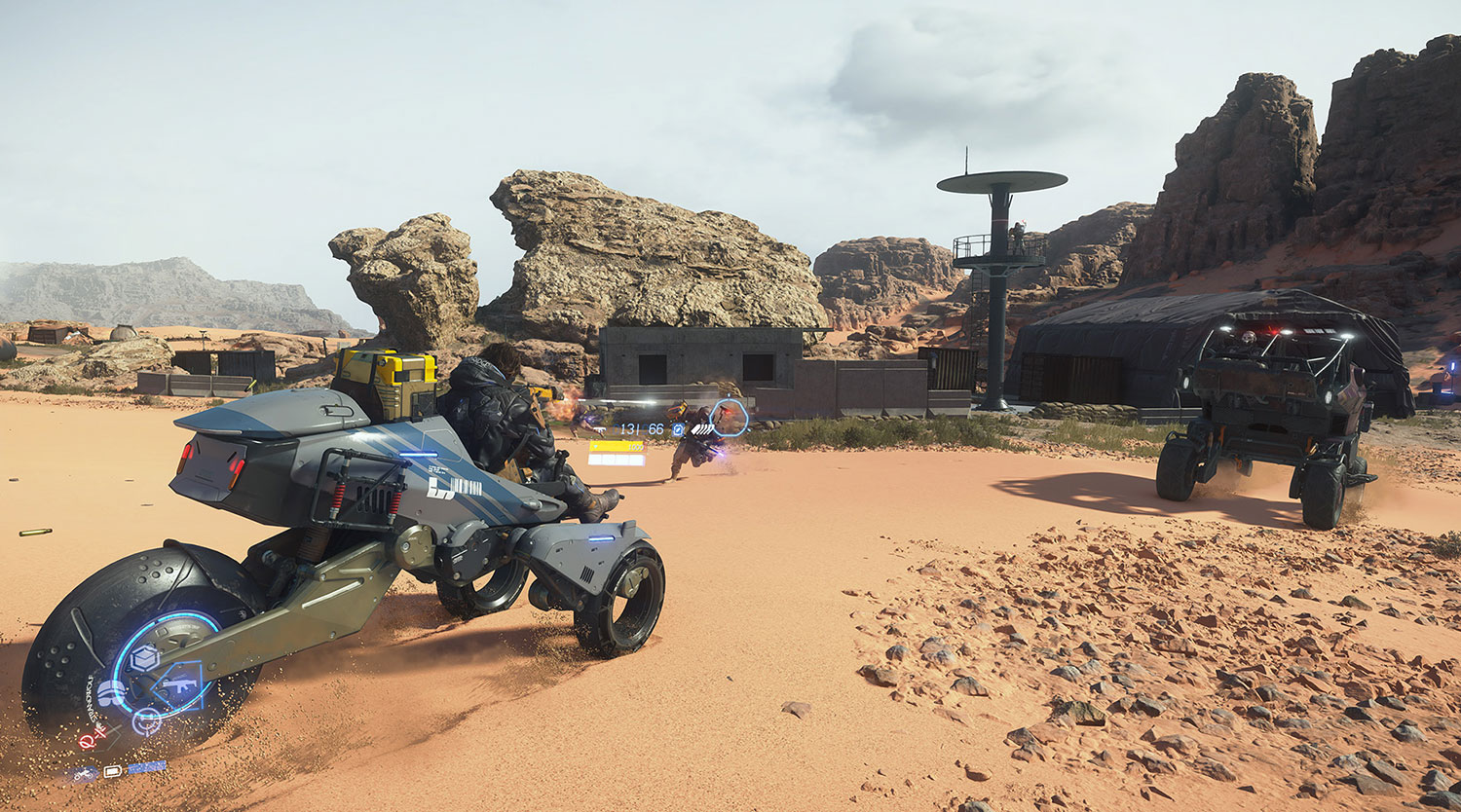The image size is (1461, 812).
Task: Toggle the white stamina hash indicator
Action: (703, 429)
